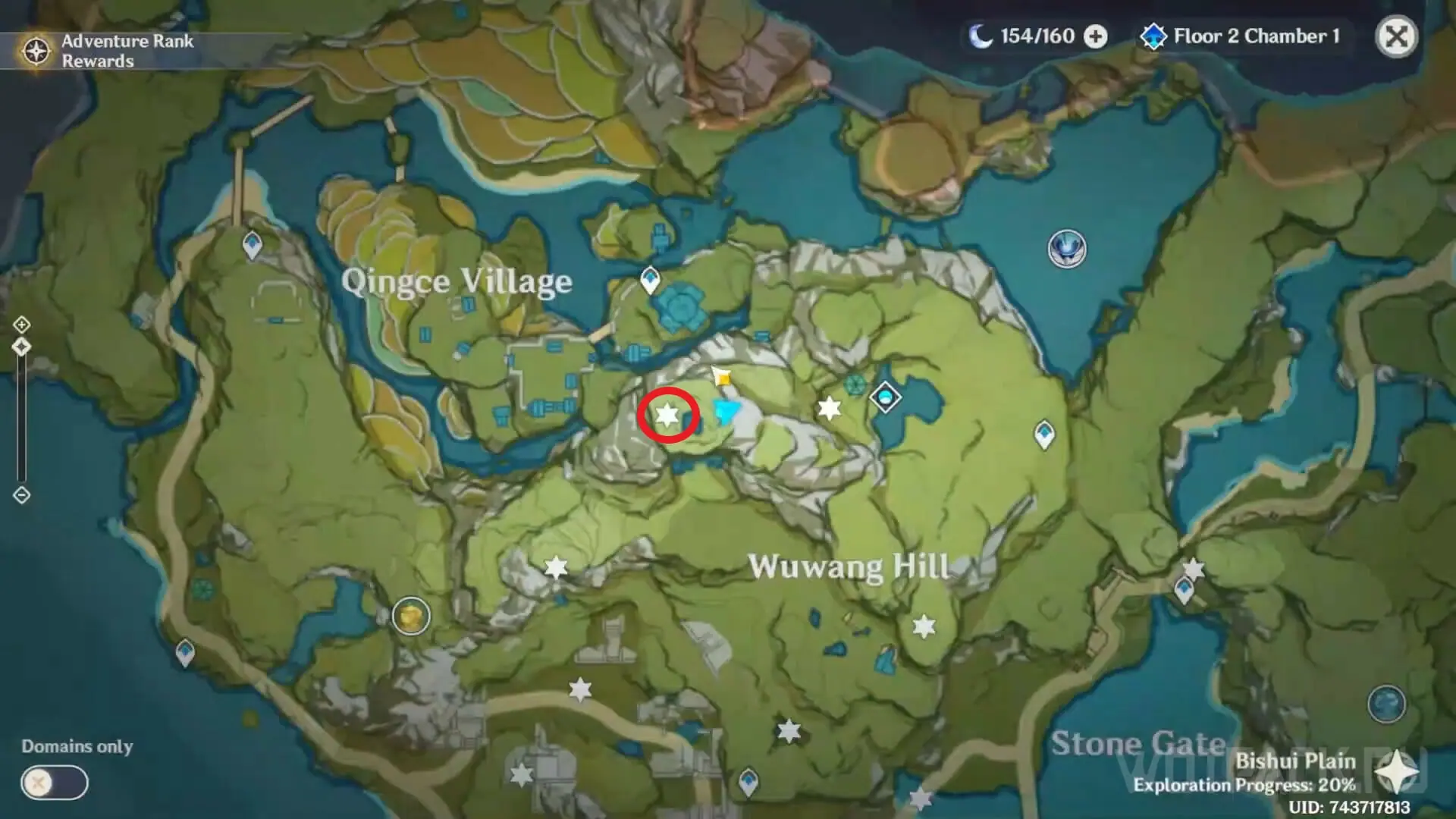
Task: Zoom out using the map zoom minus
Action: pos(21,495)
